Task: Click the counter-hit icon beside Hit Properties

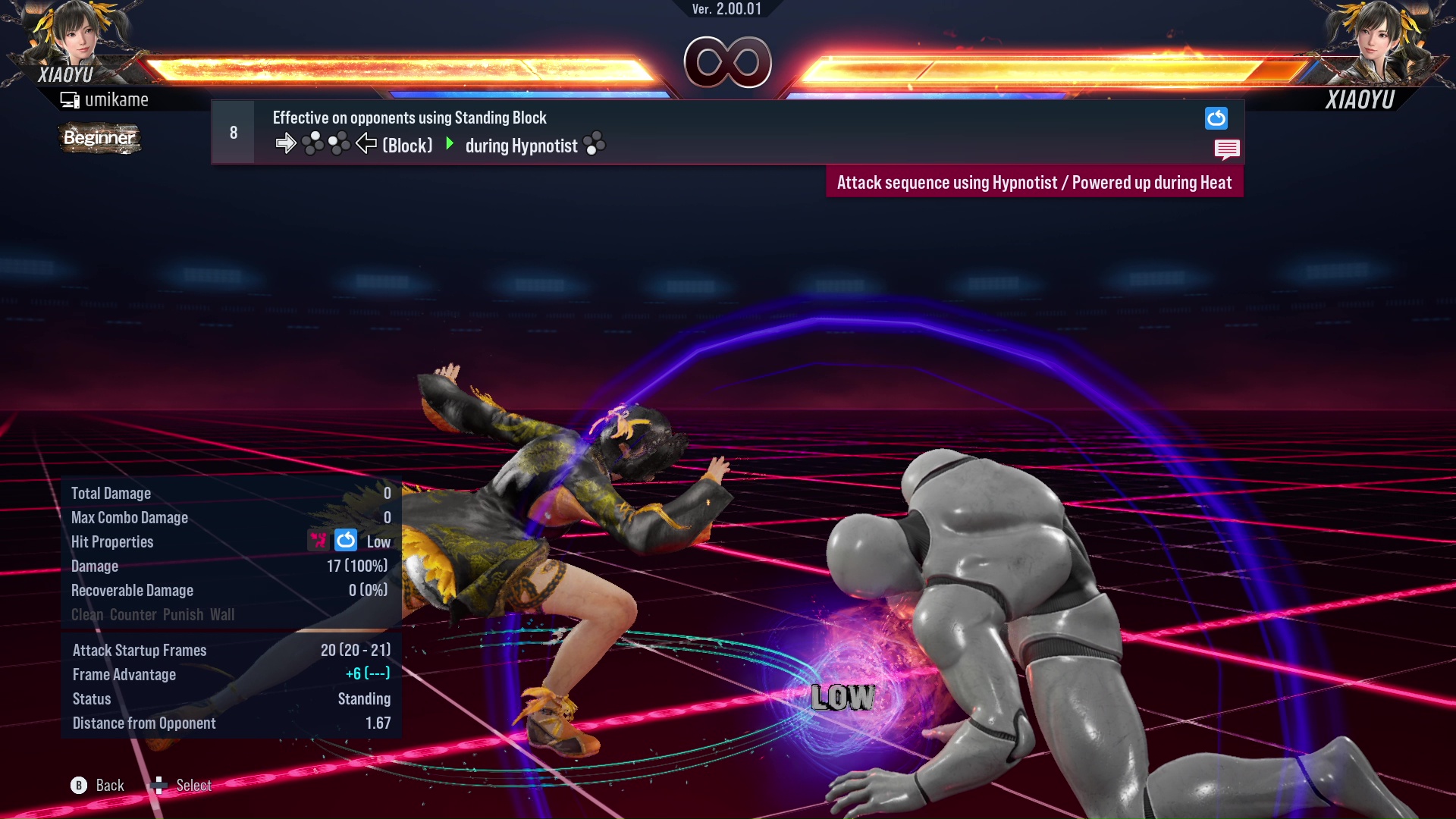Action: 317,541
